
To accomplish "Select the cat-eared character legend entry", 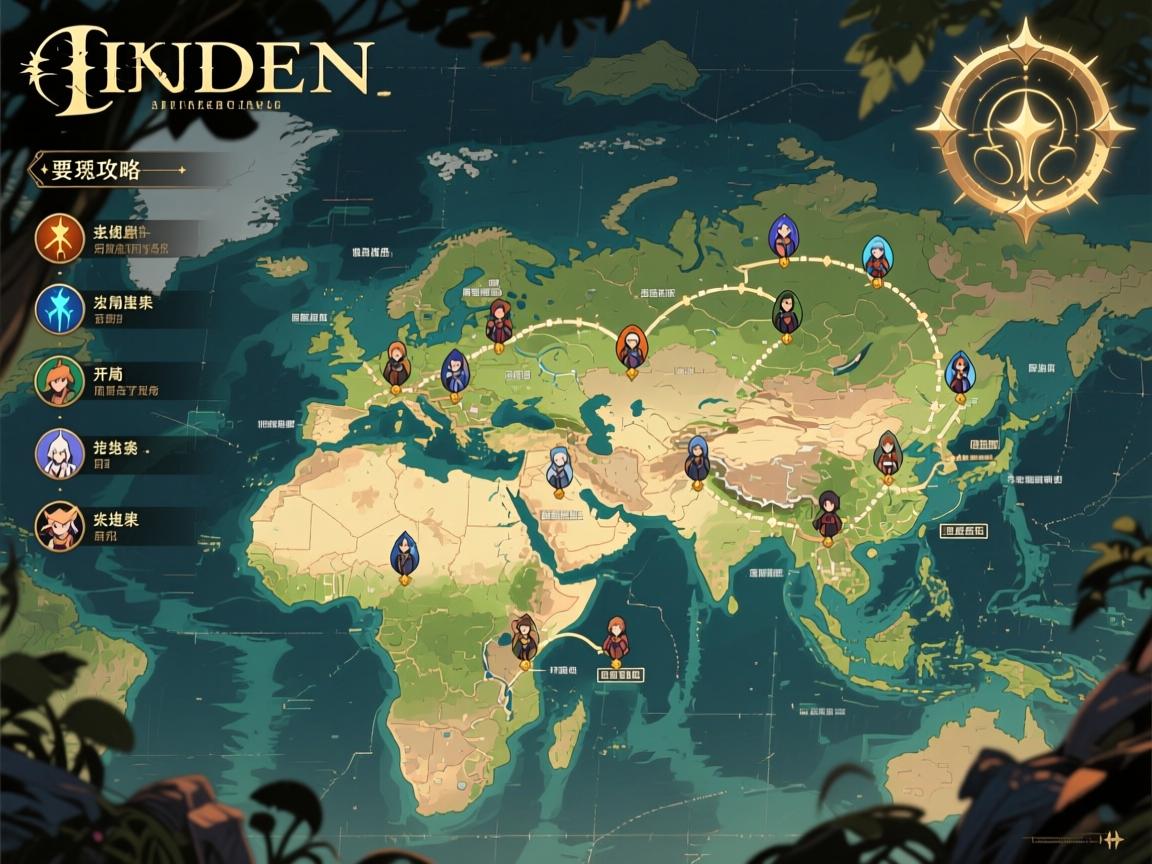I will point(58,525).
